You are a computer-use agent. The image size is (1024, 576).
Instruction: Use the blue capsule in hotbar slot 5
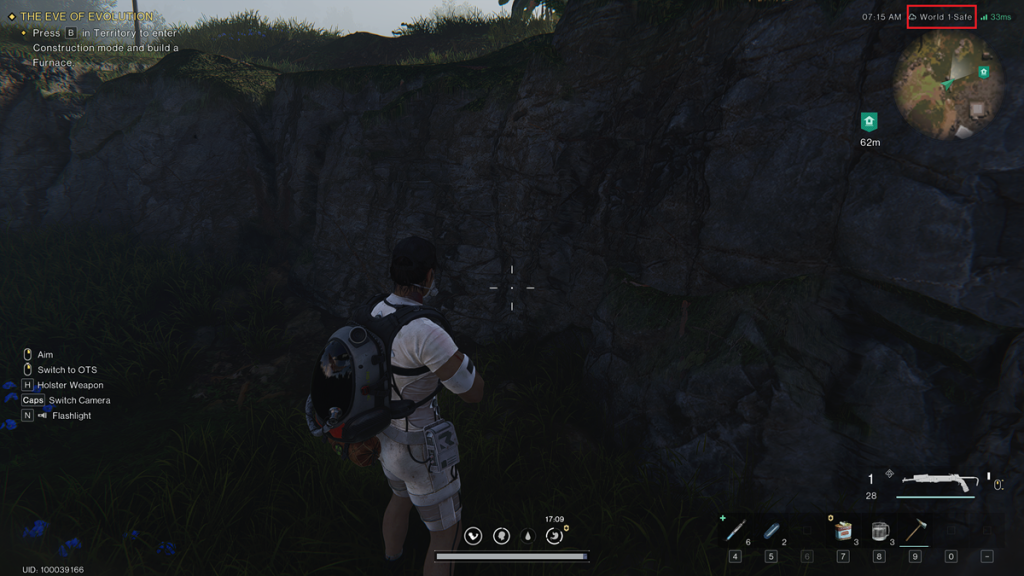(x=771, y=531)
